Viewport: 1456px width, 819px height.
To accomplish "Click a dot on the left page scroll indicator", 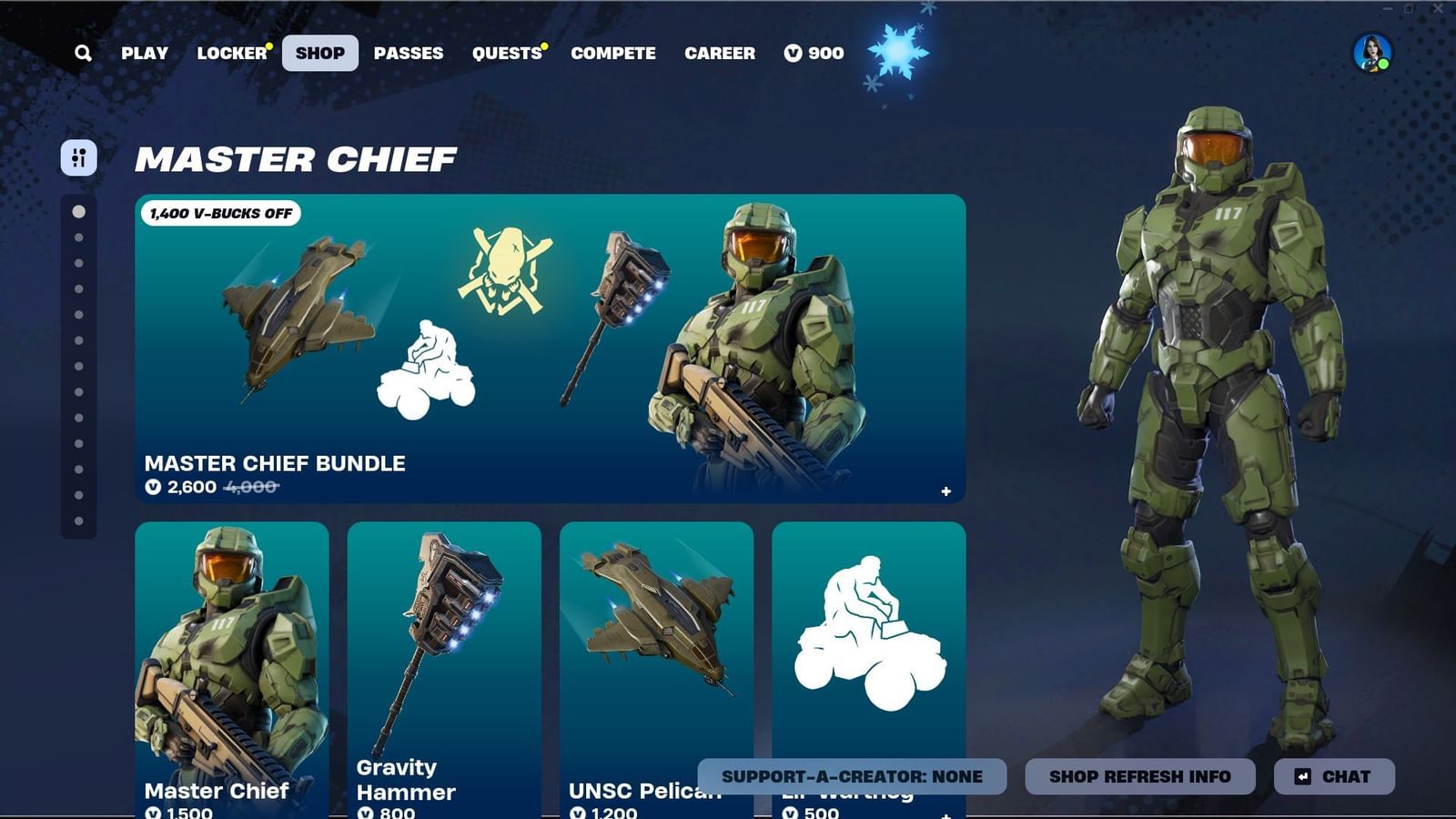I will click(77, 211).
